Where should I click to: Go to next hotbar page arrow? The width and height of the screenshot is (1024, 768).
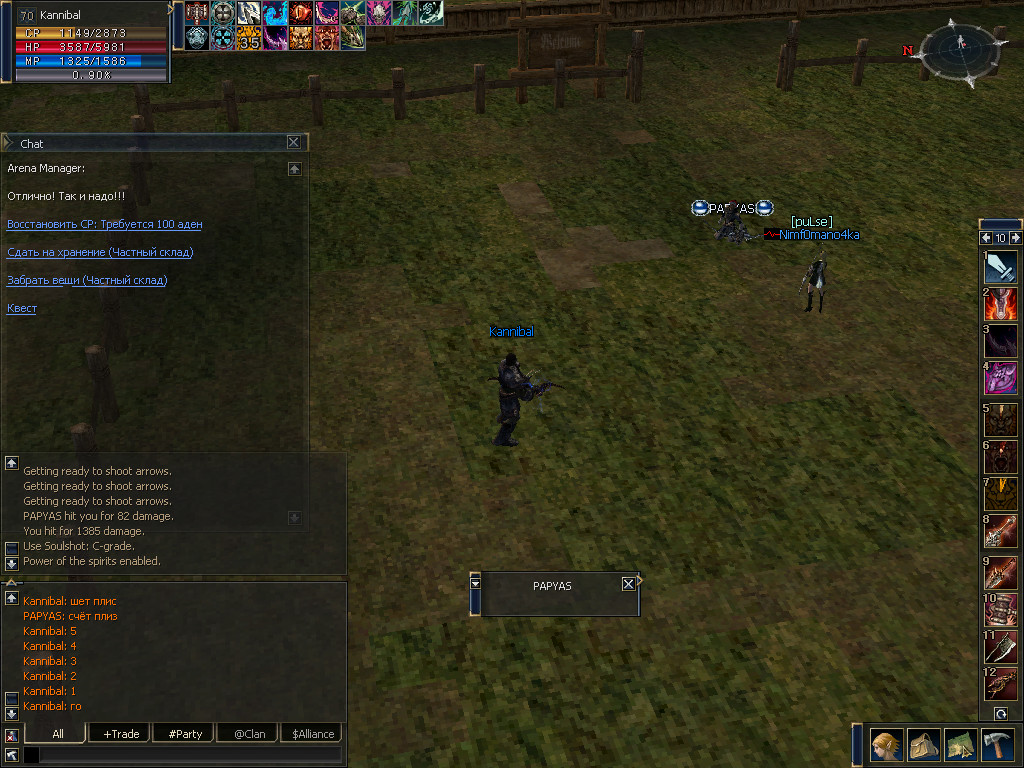click(x=1016, y=238)
